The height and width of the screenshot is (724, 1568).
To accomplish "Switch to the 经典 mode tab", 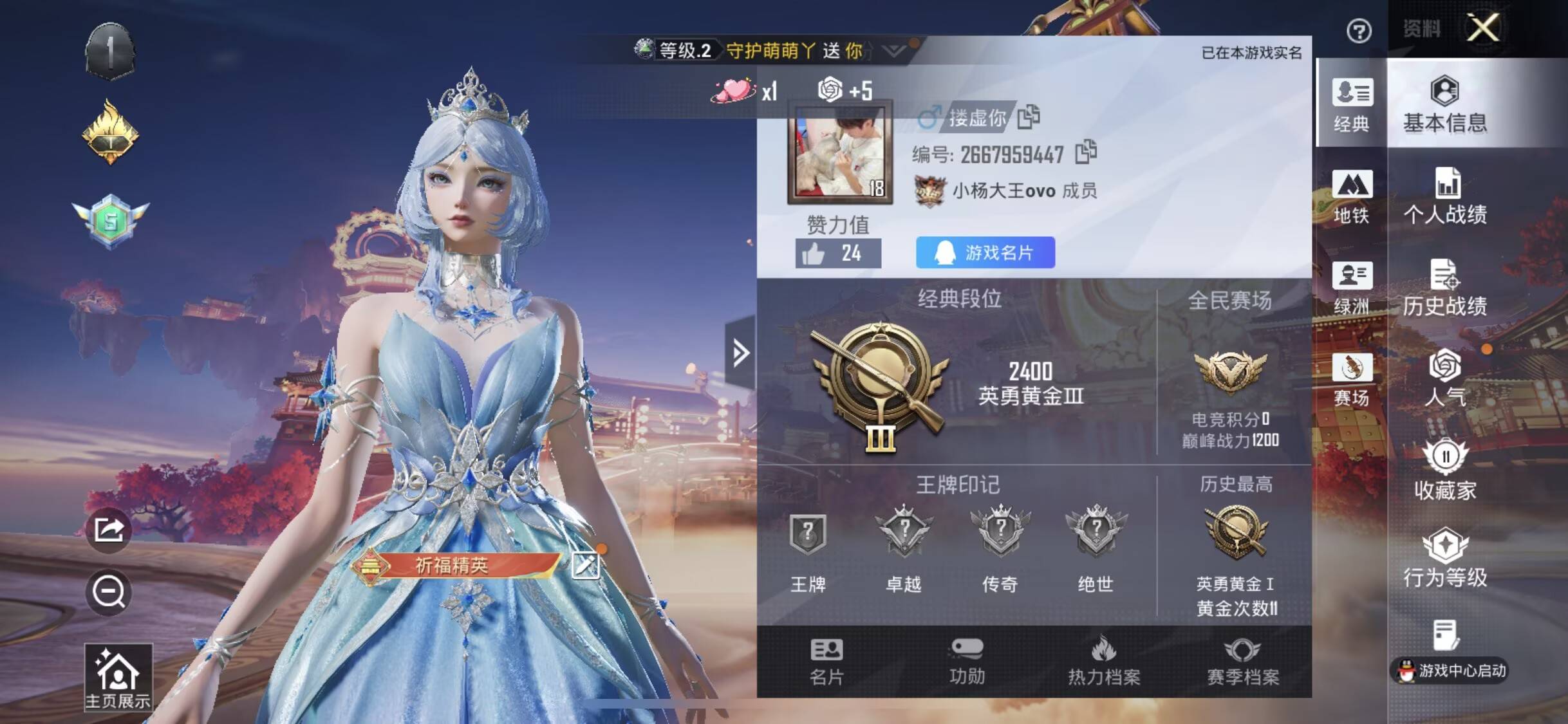I will pyautogui.click(x=1352, y=104).
